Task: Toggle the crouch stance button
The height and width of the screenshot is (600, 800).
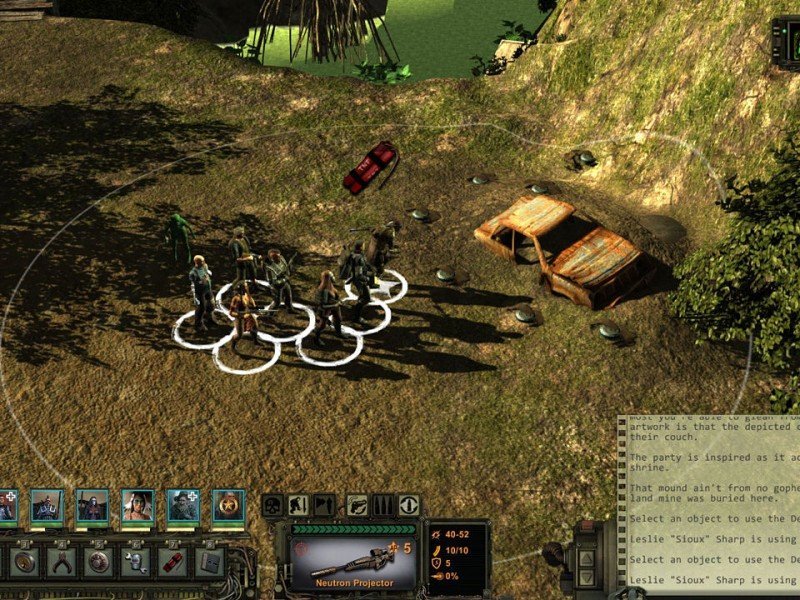Action: click(298, 506)
